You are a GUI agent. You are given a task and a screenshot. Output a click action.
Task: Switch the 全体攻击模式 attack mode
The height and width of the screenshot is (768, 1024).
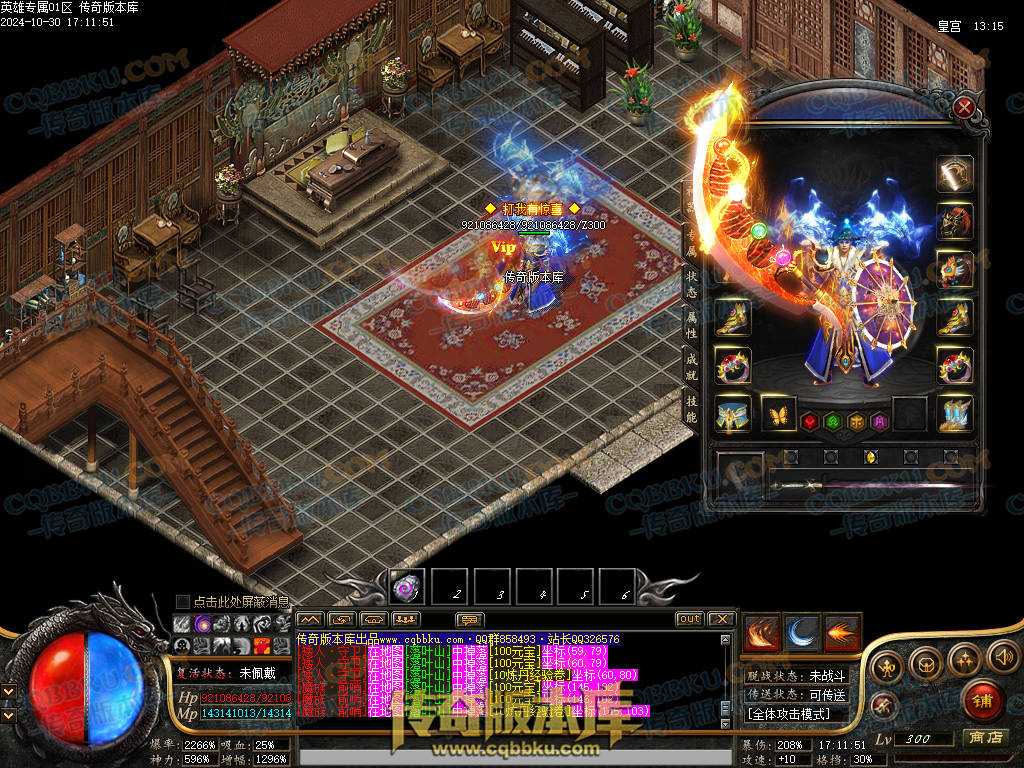pos(796,714)
